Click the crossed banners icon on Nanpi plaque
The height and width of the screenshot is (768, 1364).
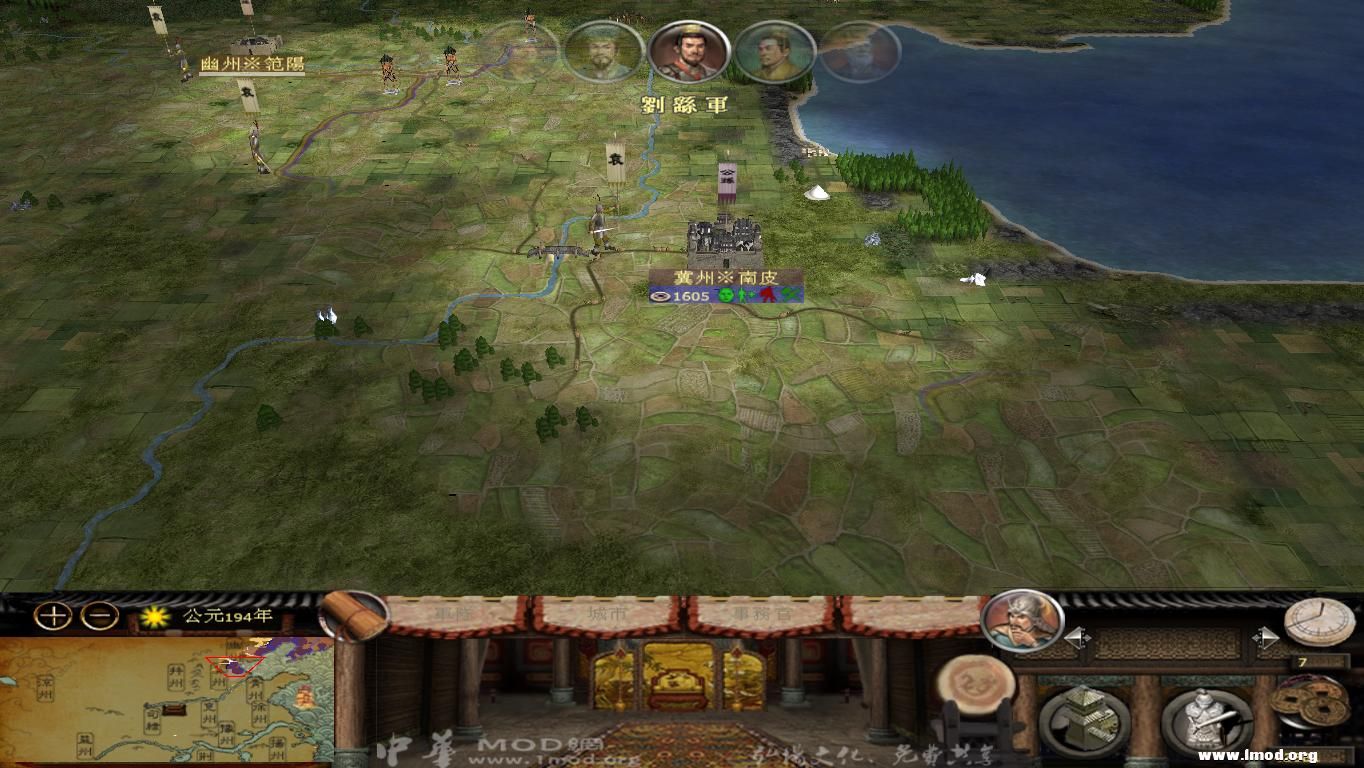[790, 294]
